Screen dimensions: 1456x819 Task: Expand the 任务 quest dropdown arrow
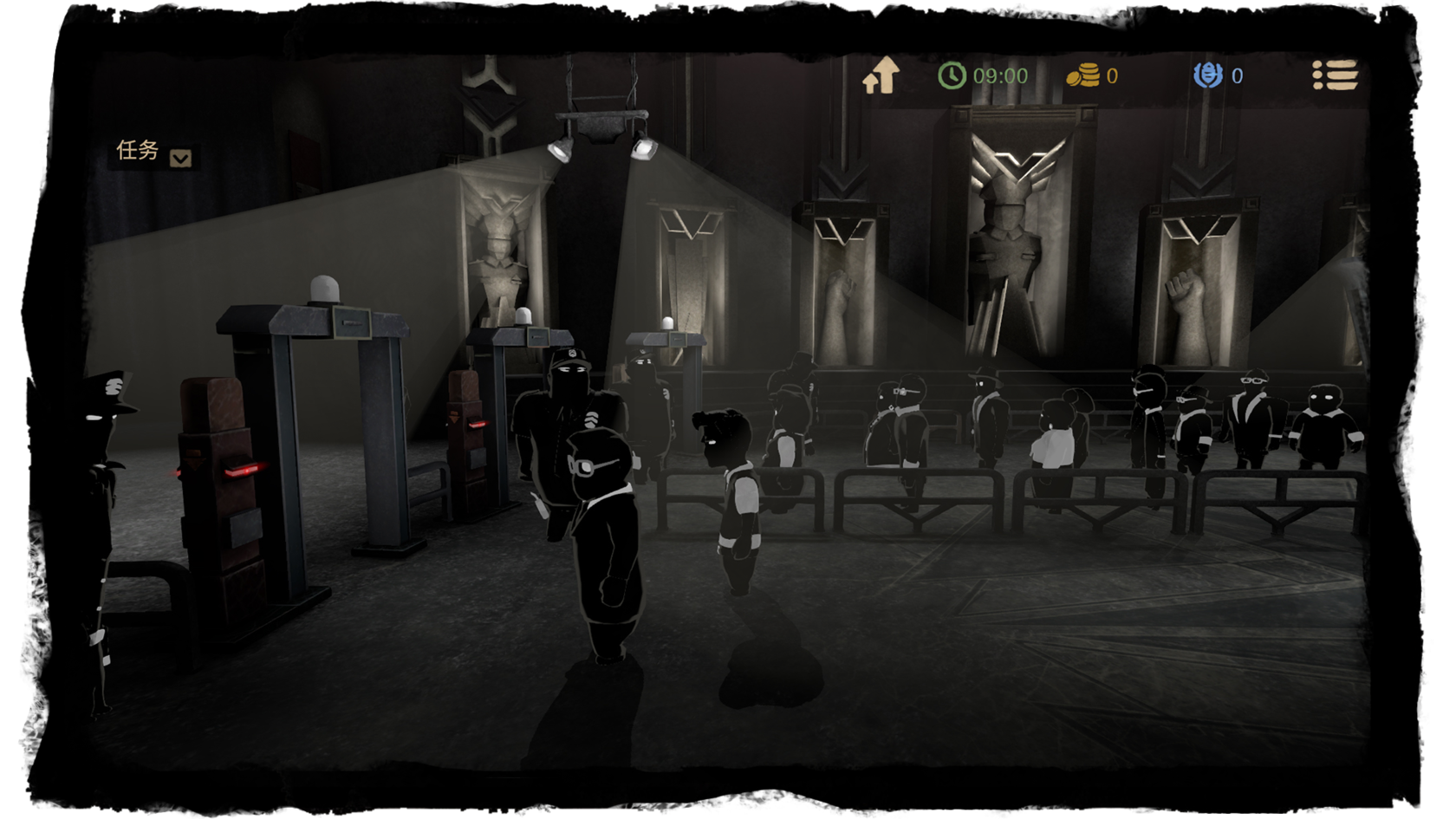pyautogui.click(x=180, y=158)
